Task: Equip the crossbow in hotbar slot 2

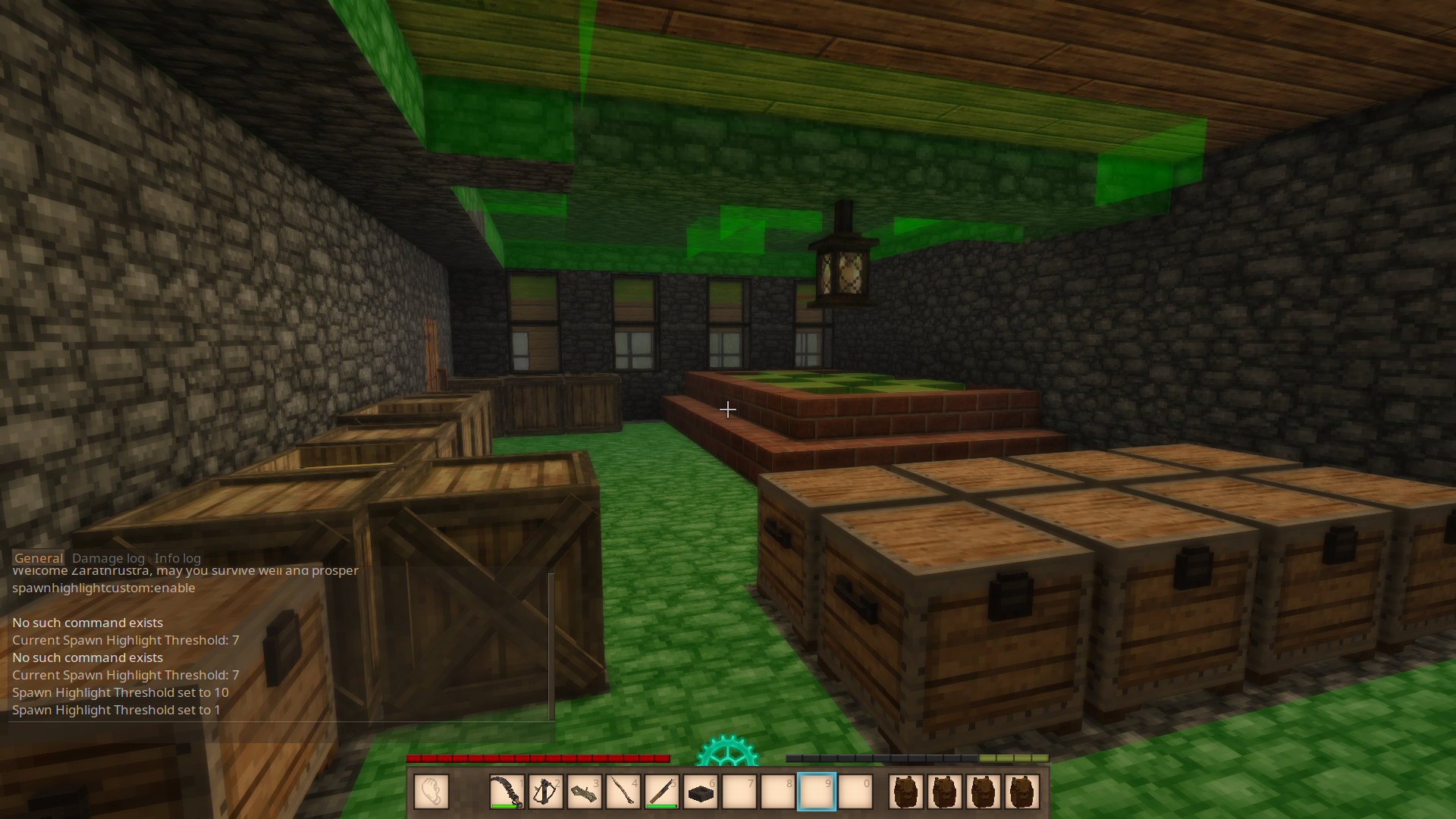Action: [545, 792]
